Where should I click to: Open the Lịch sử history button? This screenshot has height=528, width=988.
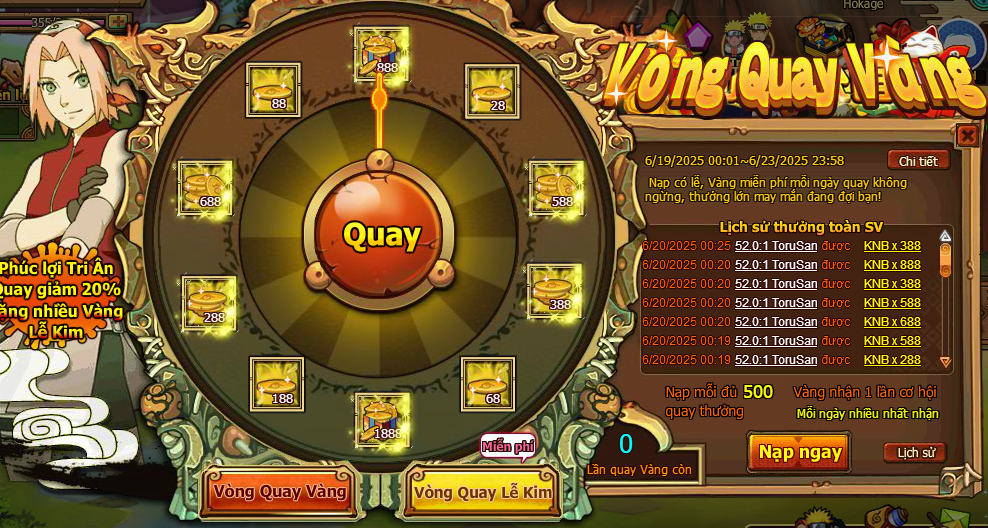(914, 453)
